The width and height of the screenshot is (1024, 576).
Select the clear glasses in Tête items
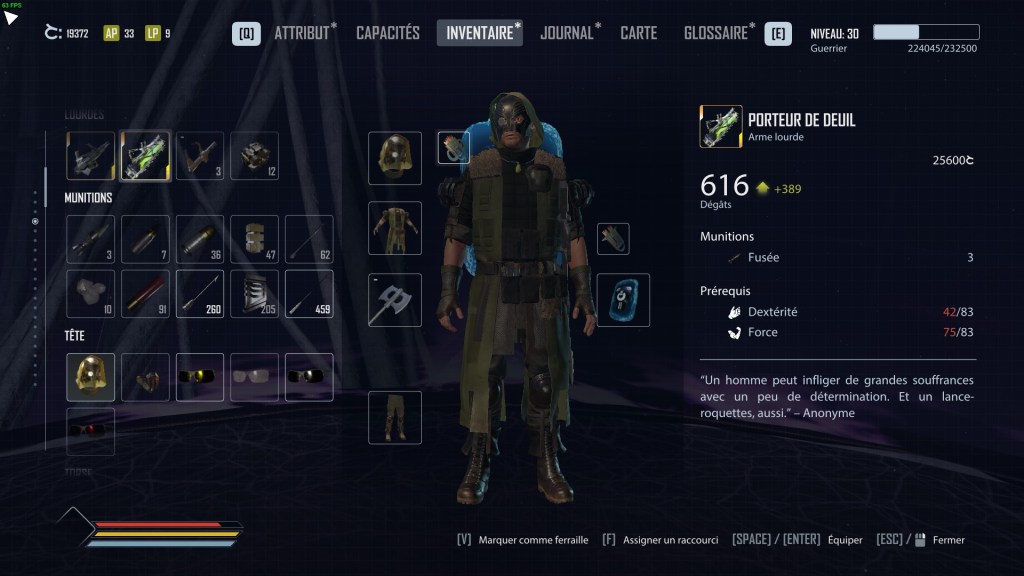tap(254, 377)
